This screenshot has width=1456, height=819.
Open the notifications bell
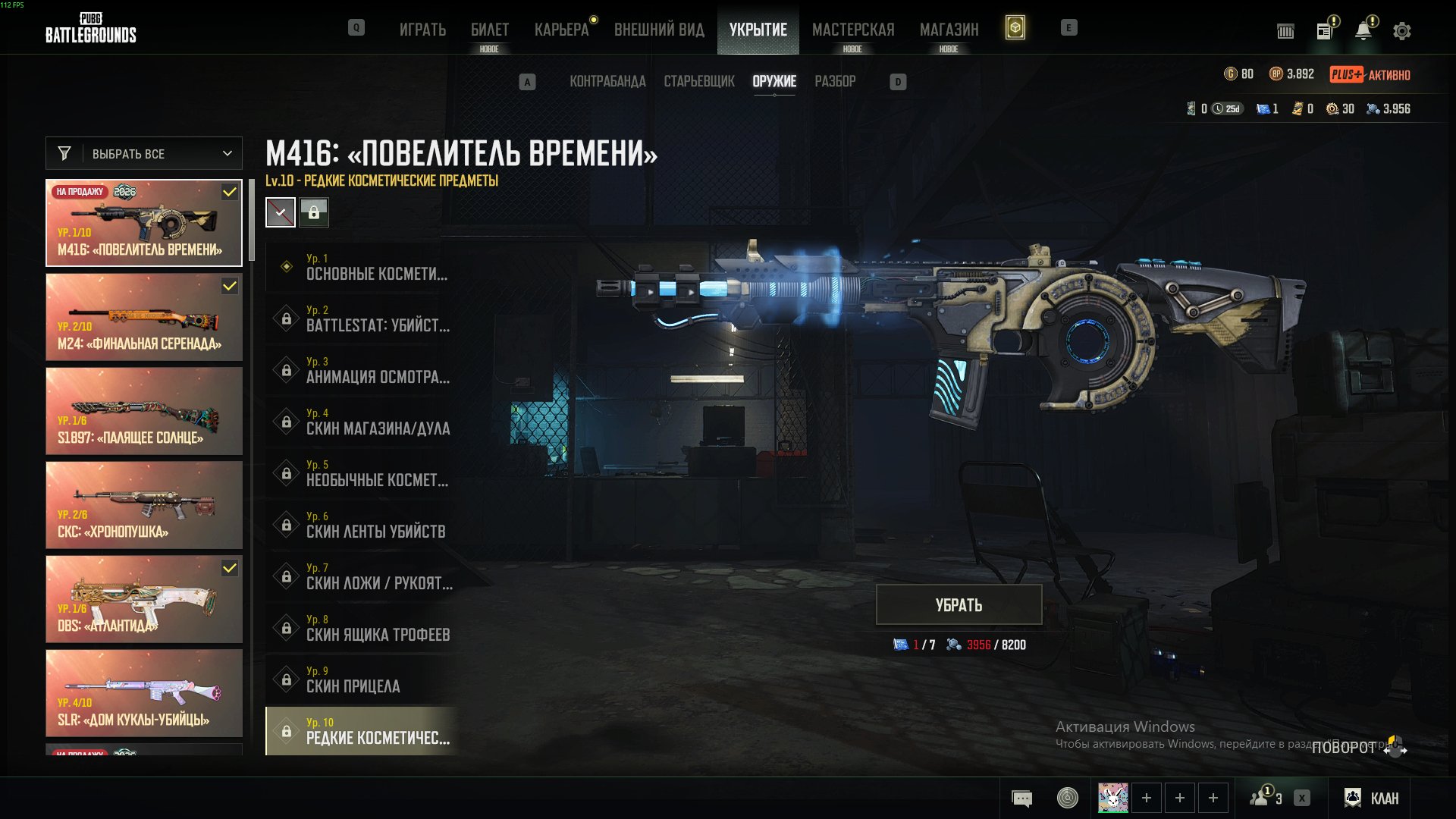(1363, 31)
